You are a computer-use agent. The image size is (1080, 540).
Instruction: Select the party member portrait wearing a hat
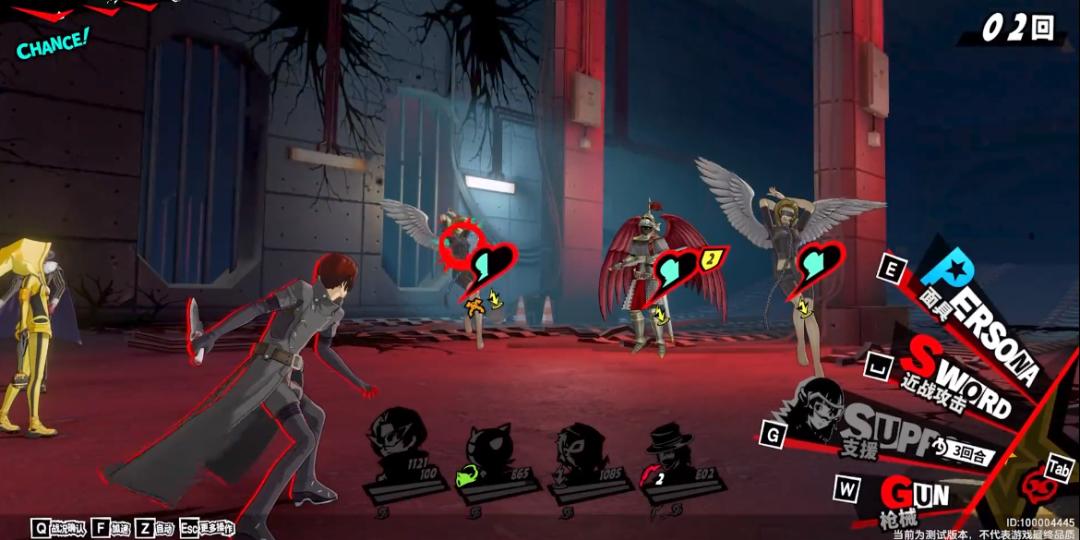point(667,442)
